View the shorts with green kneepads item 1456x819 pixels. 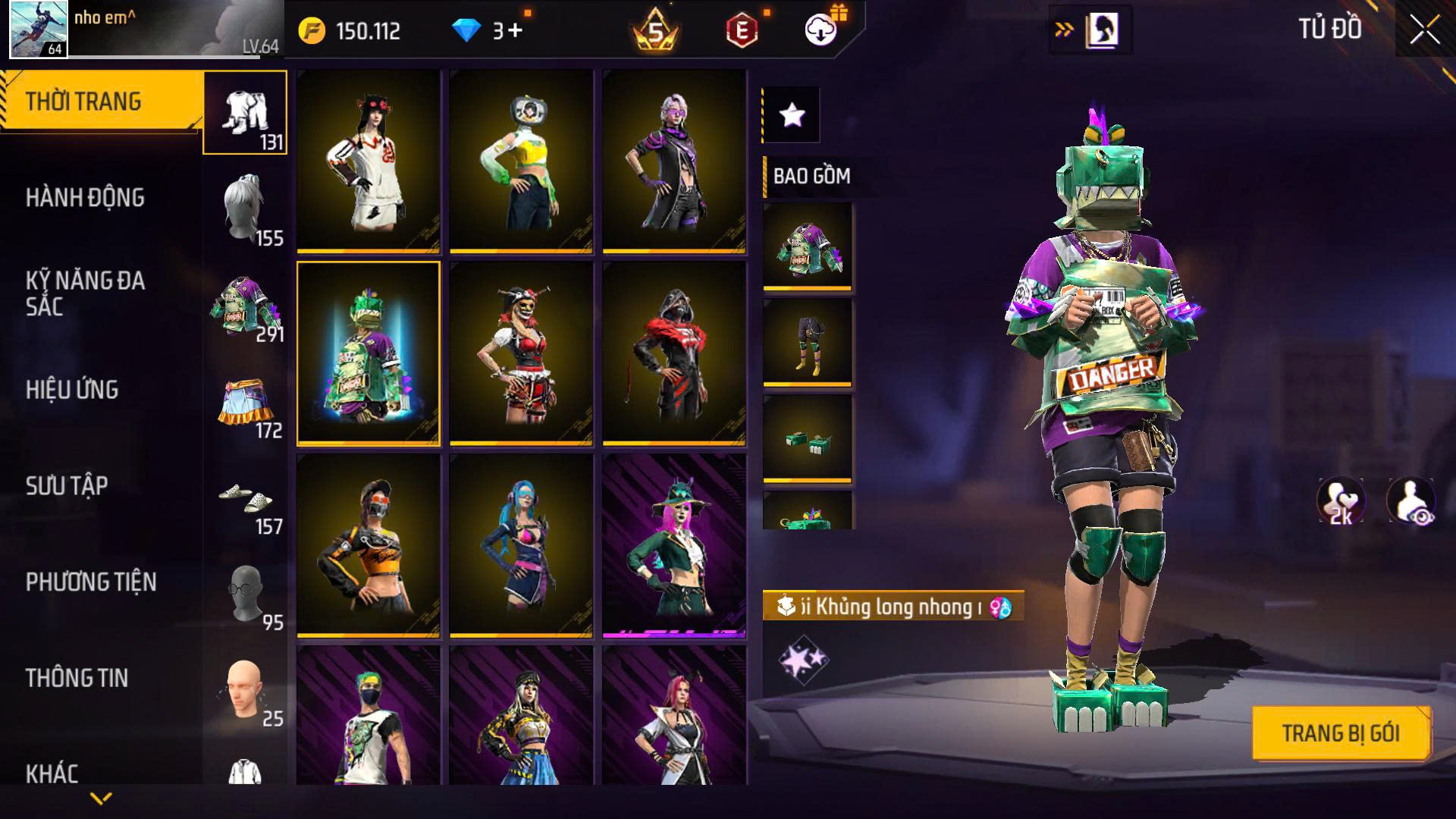pyautogui.click(x=807, y=342)
